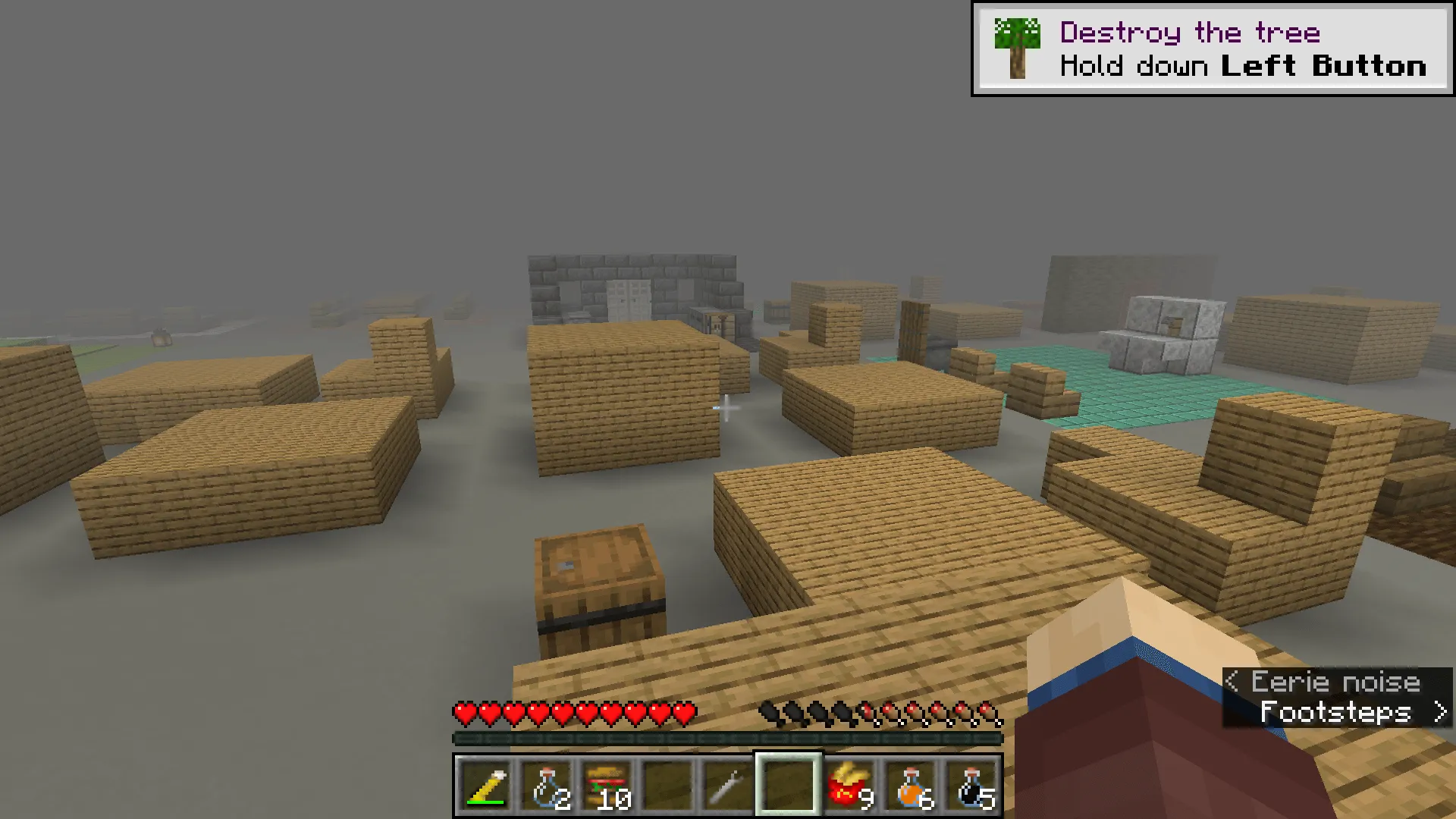Toggle the highlighted empty hotbar slot
Viewport: 1456px width, 819px height.
pyautogui.click(x=787, y=789)
